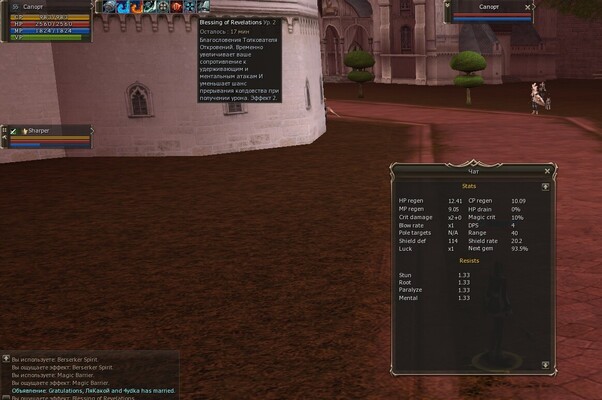Click the red buff icon
Screen dimensions: 602x400
(175, 7)
